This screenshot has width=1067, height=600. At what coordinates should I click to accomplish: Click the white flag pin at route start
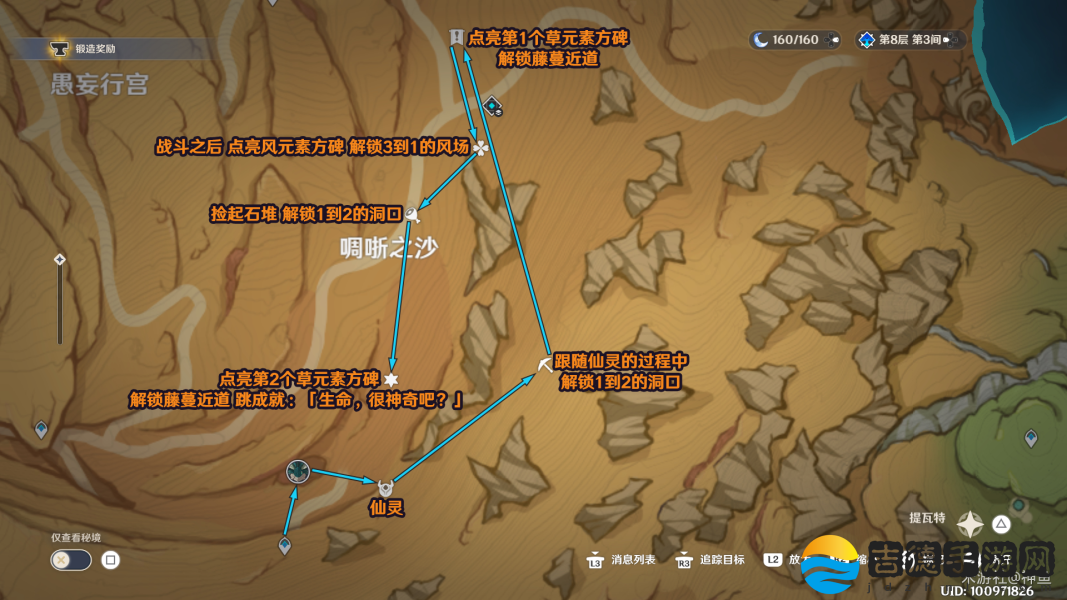[x=456, y=37]
